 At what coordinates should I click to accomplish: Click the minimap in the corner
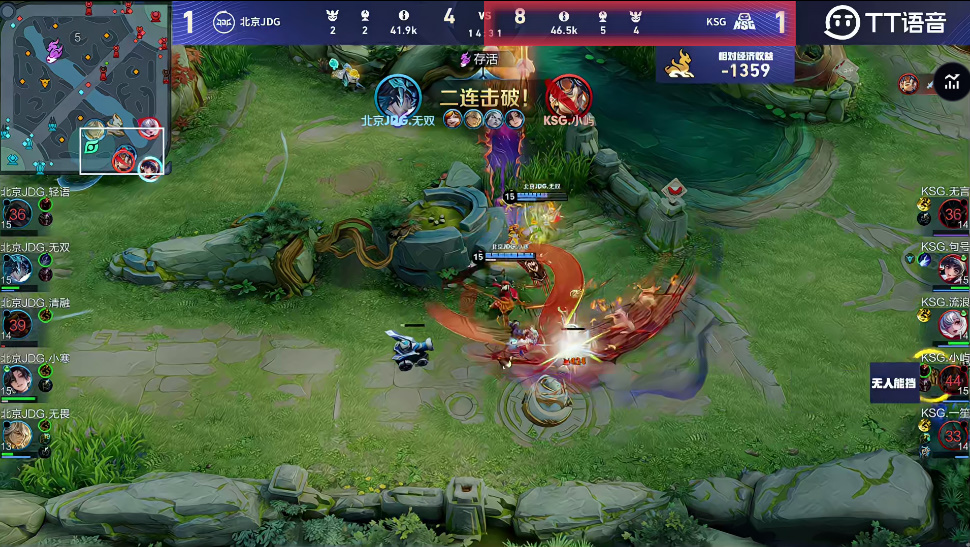coord(85,90)
